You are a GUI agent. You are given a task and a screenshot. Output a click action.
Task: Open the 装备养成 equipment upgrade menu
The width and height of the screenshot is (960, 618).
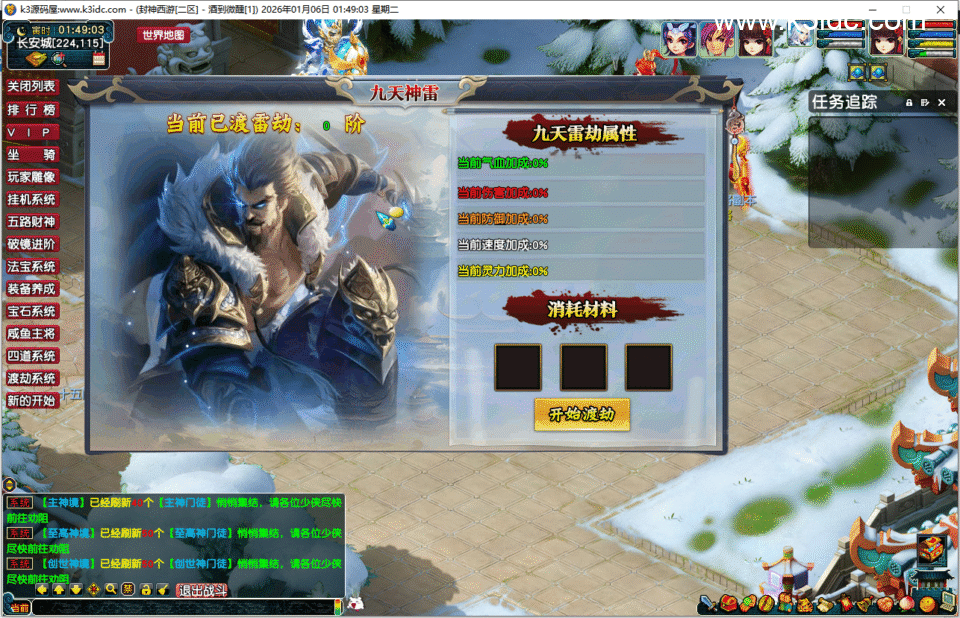[x=32, y=289]
